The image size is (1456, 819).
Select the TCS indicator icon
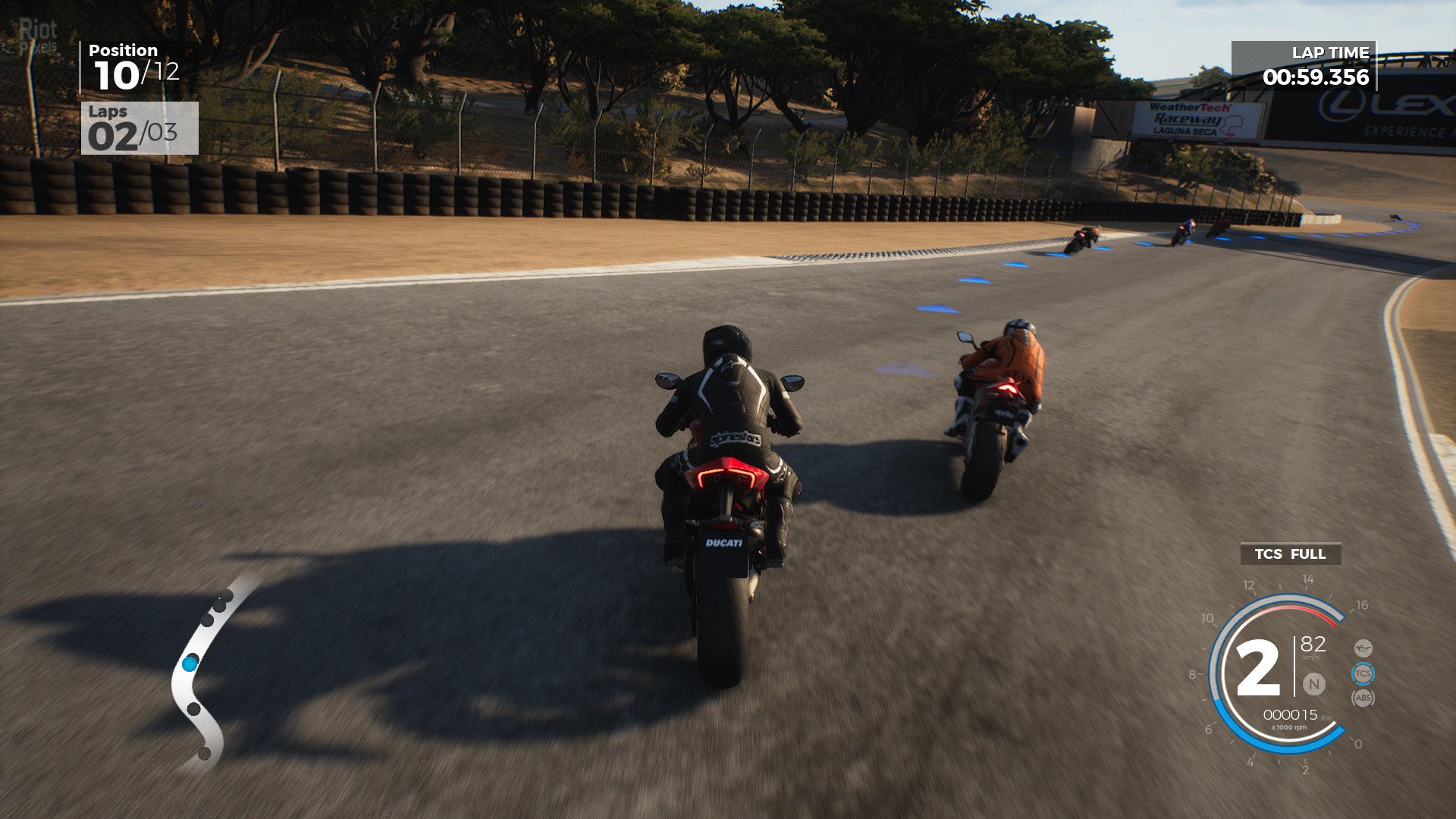click(x=1363, y=673)
